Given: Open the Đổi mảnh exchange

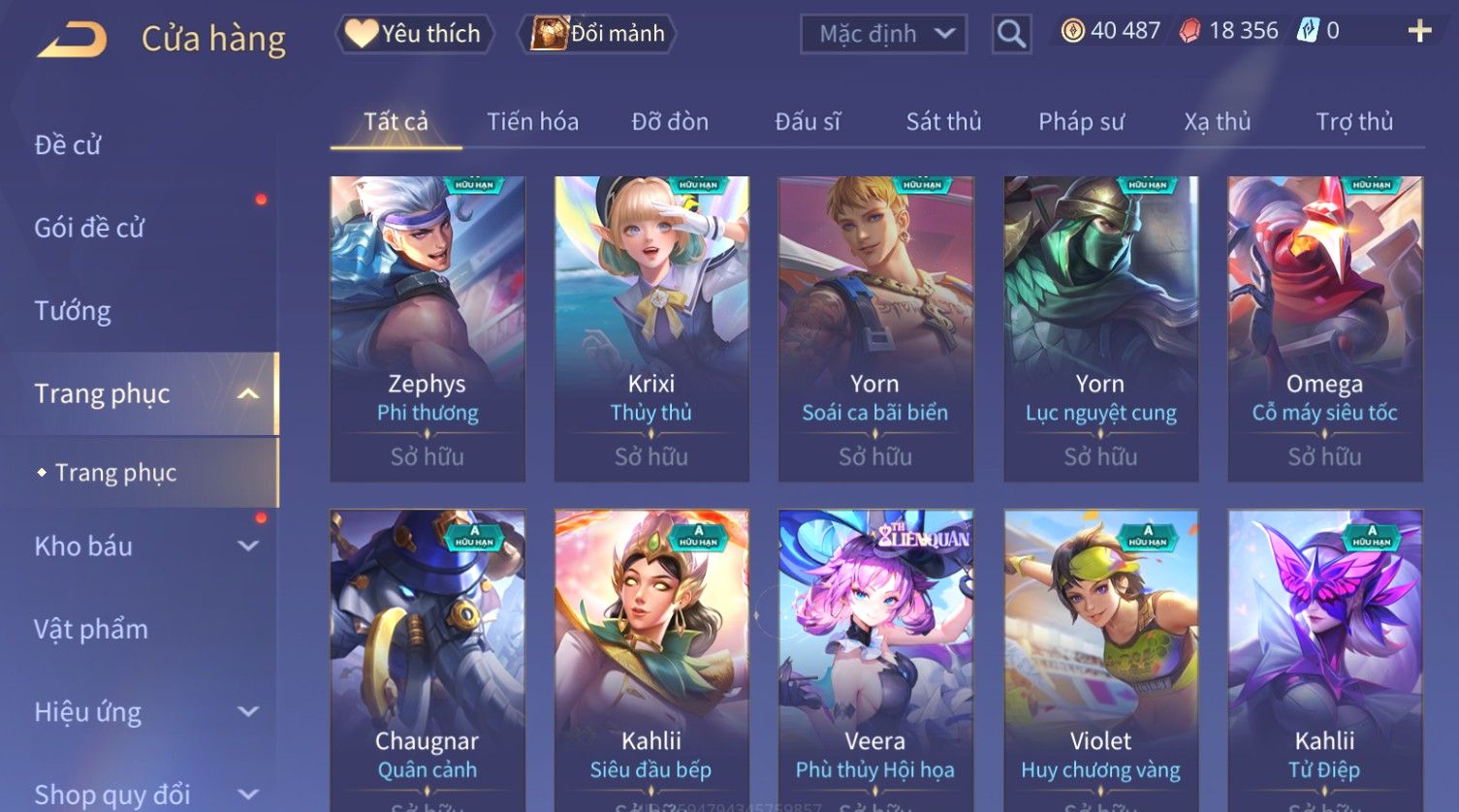Looking at the screenshot, I should (599, 34).
